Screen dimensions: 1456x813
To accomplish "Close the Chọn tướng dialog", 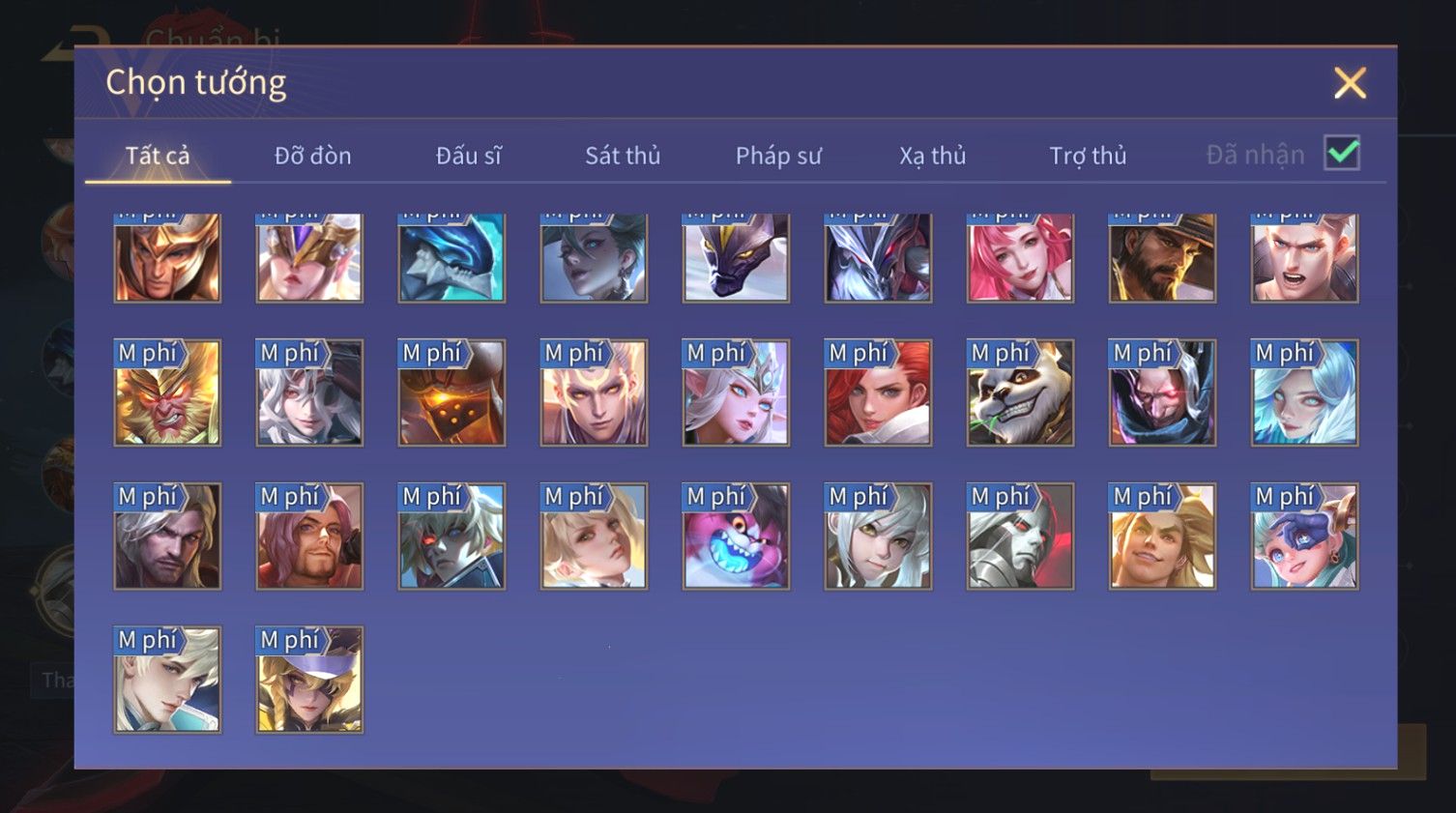I will pos(1350,83).
